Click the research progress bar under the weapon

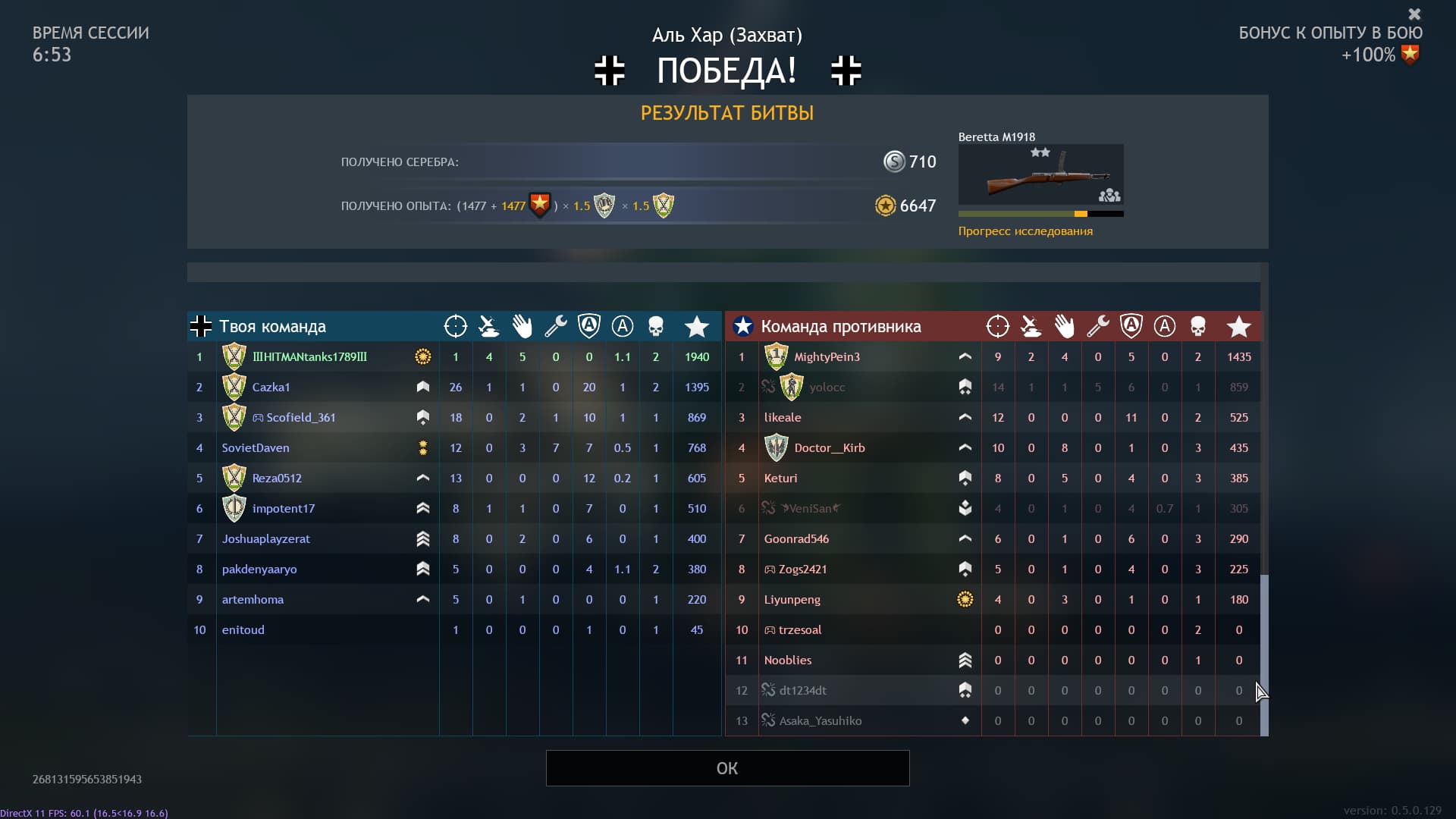click(1040, 214)
